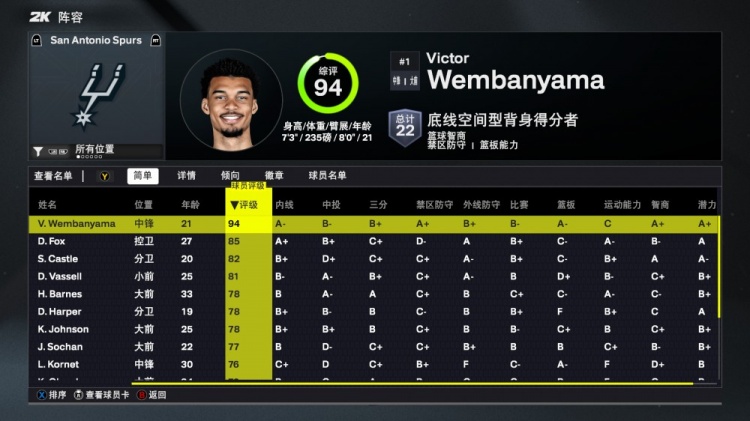Sort roster by 评级 column header
This screenshot has height=421, width=750.
247,205
